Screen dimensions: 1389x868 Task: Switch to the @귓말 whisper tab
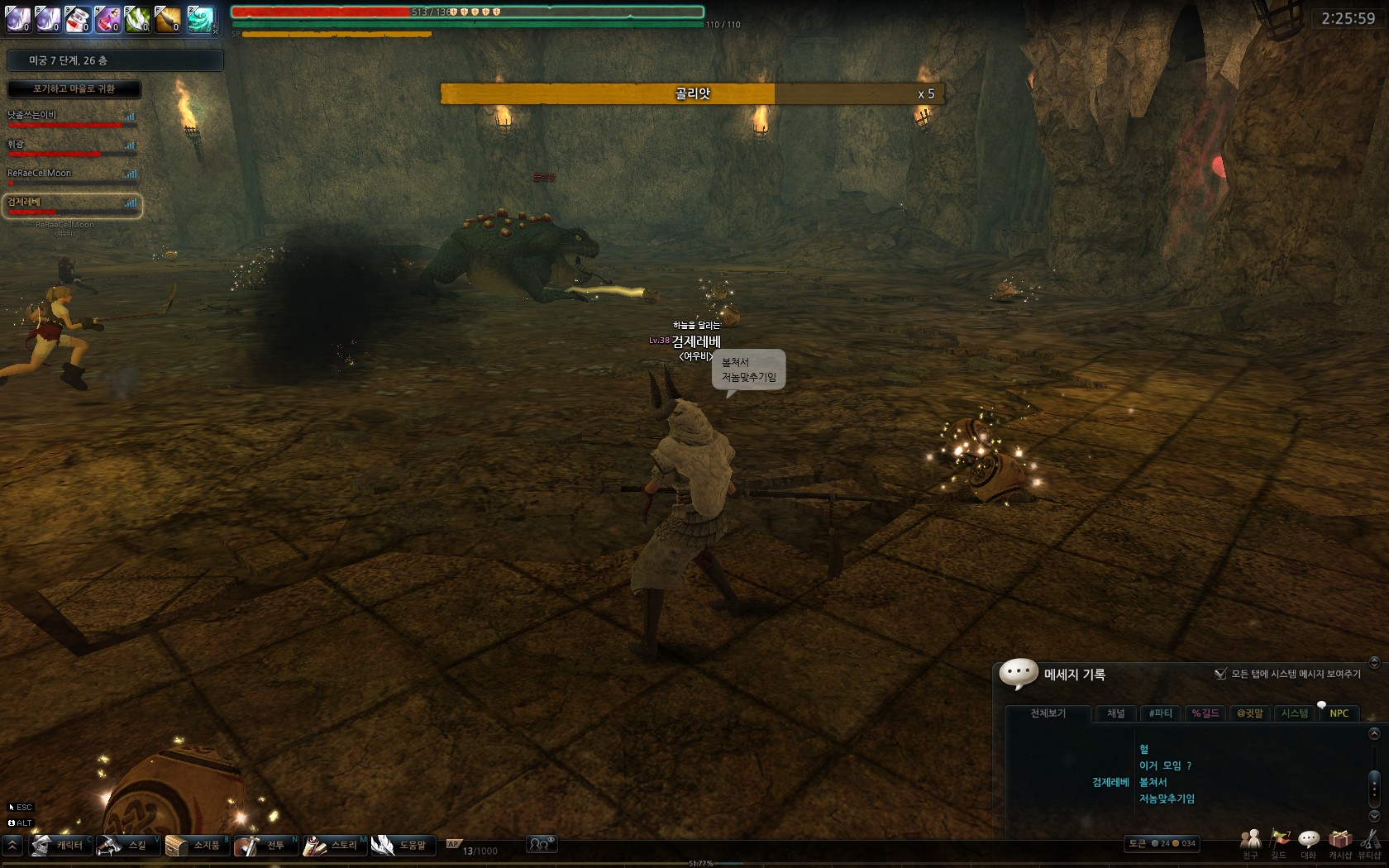[1249, 713]
